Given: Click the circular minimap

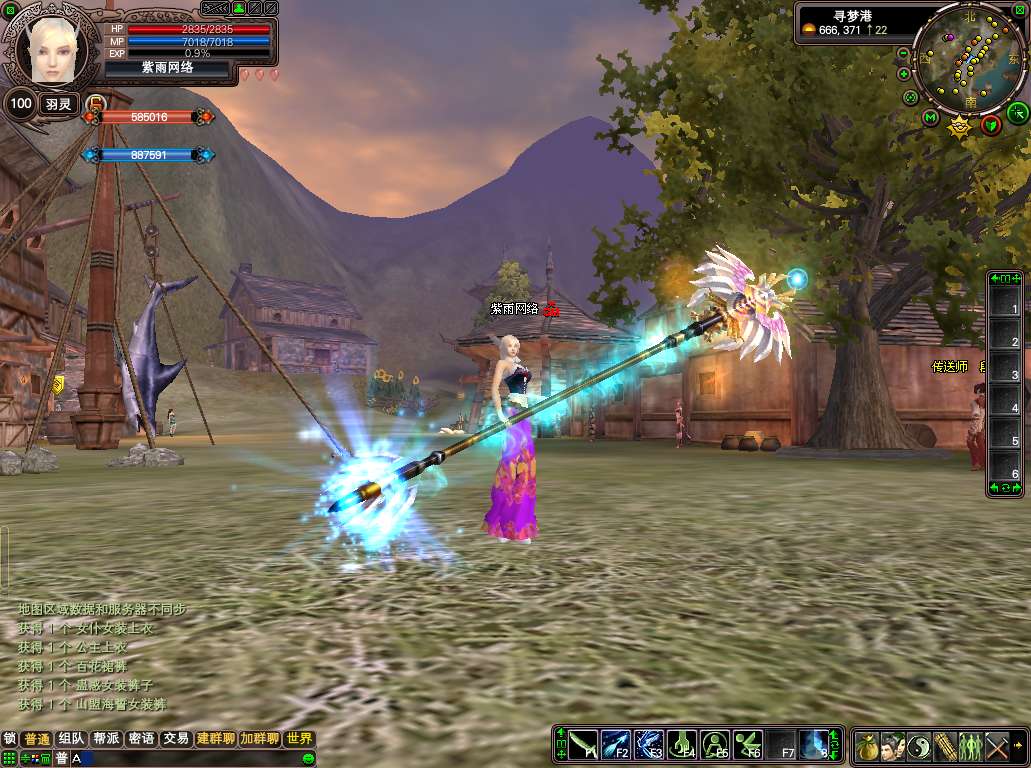Looking at the screenshot, I should coord(970,58).
